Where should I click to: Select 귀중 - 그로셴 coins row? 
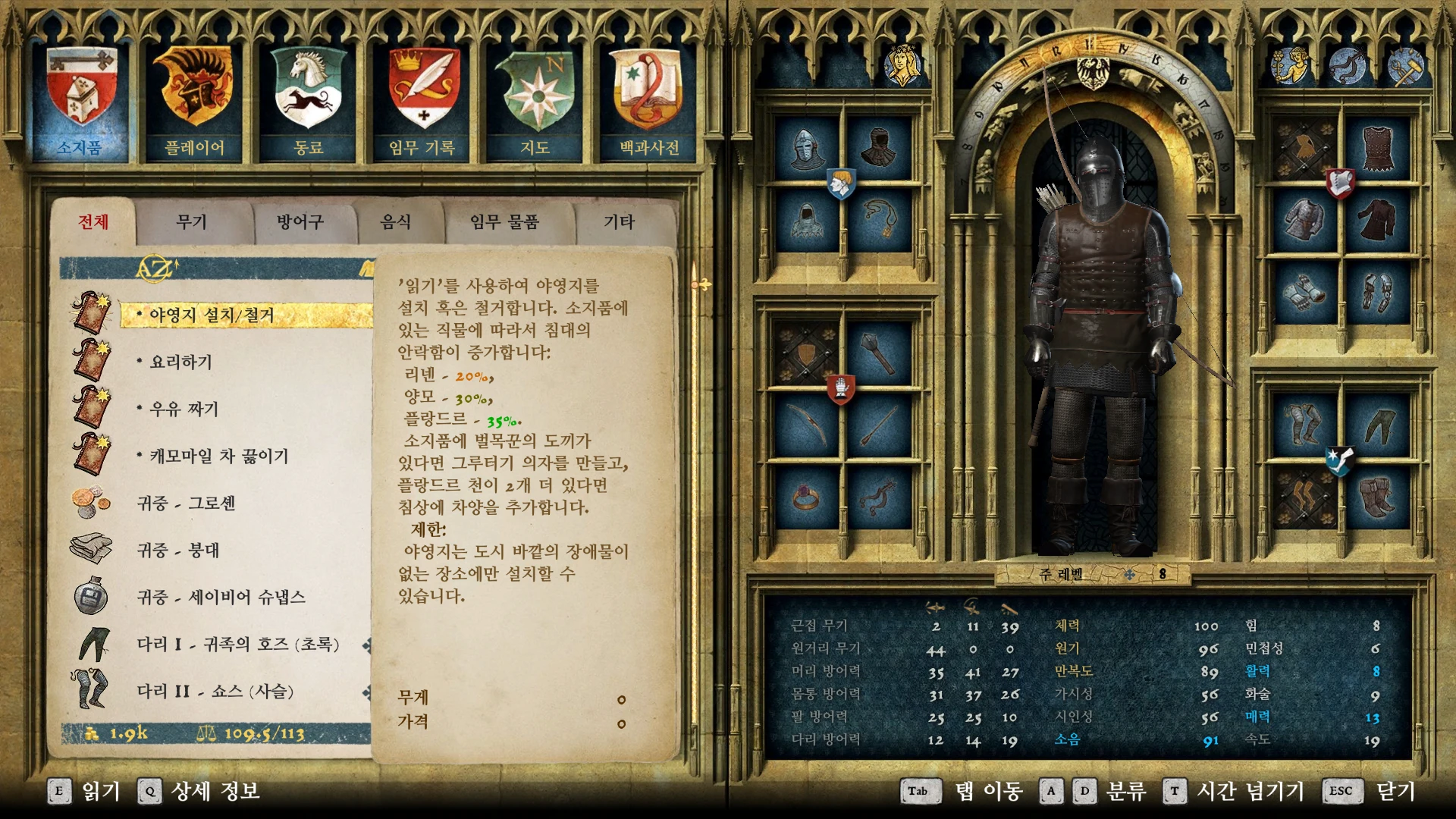(x=187, y=504)
